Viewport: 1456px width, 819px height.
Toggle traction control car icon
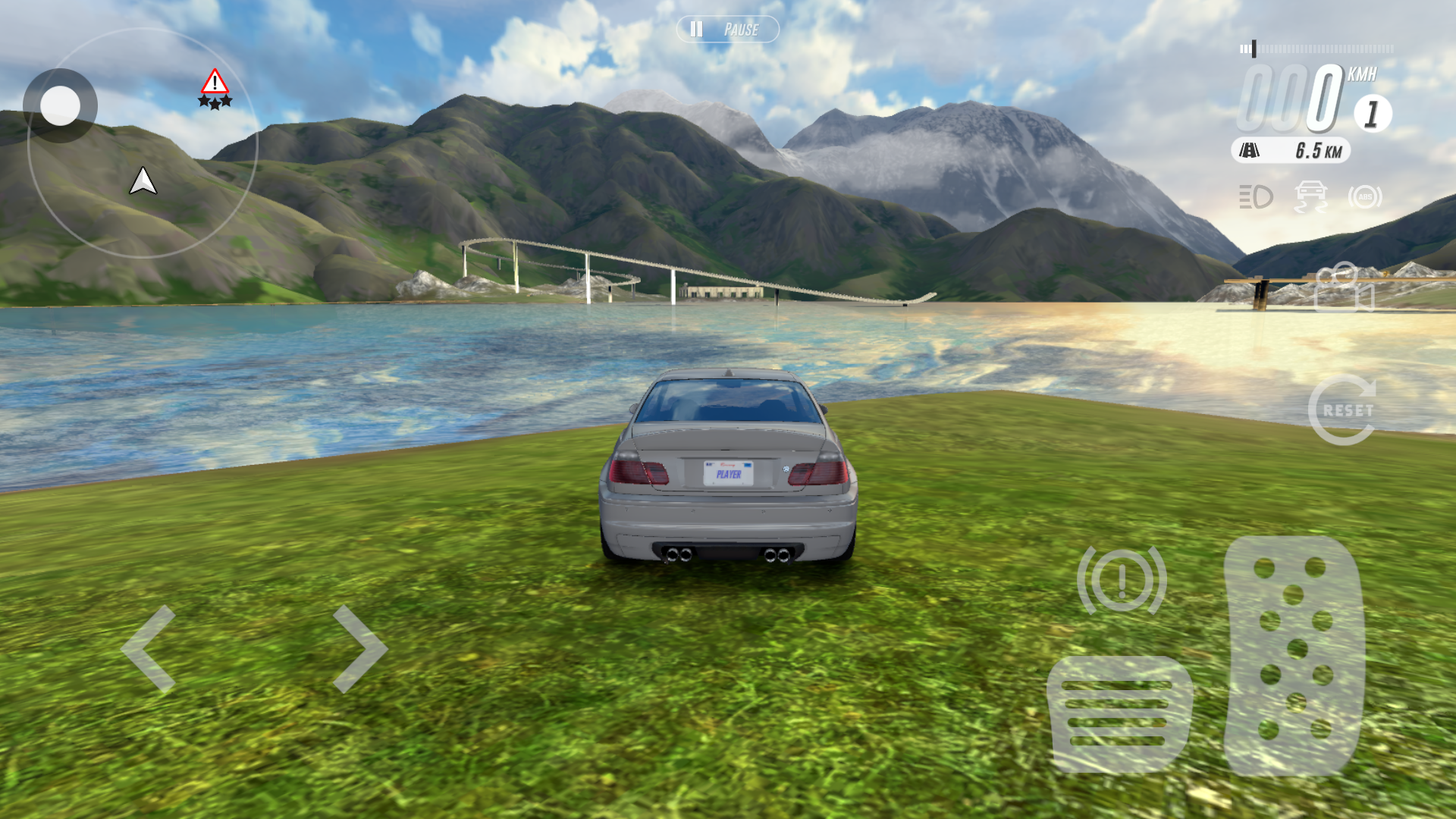(x=1310, y=197)
